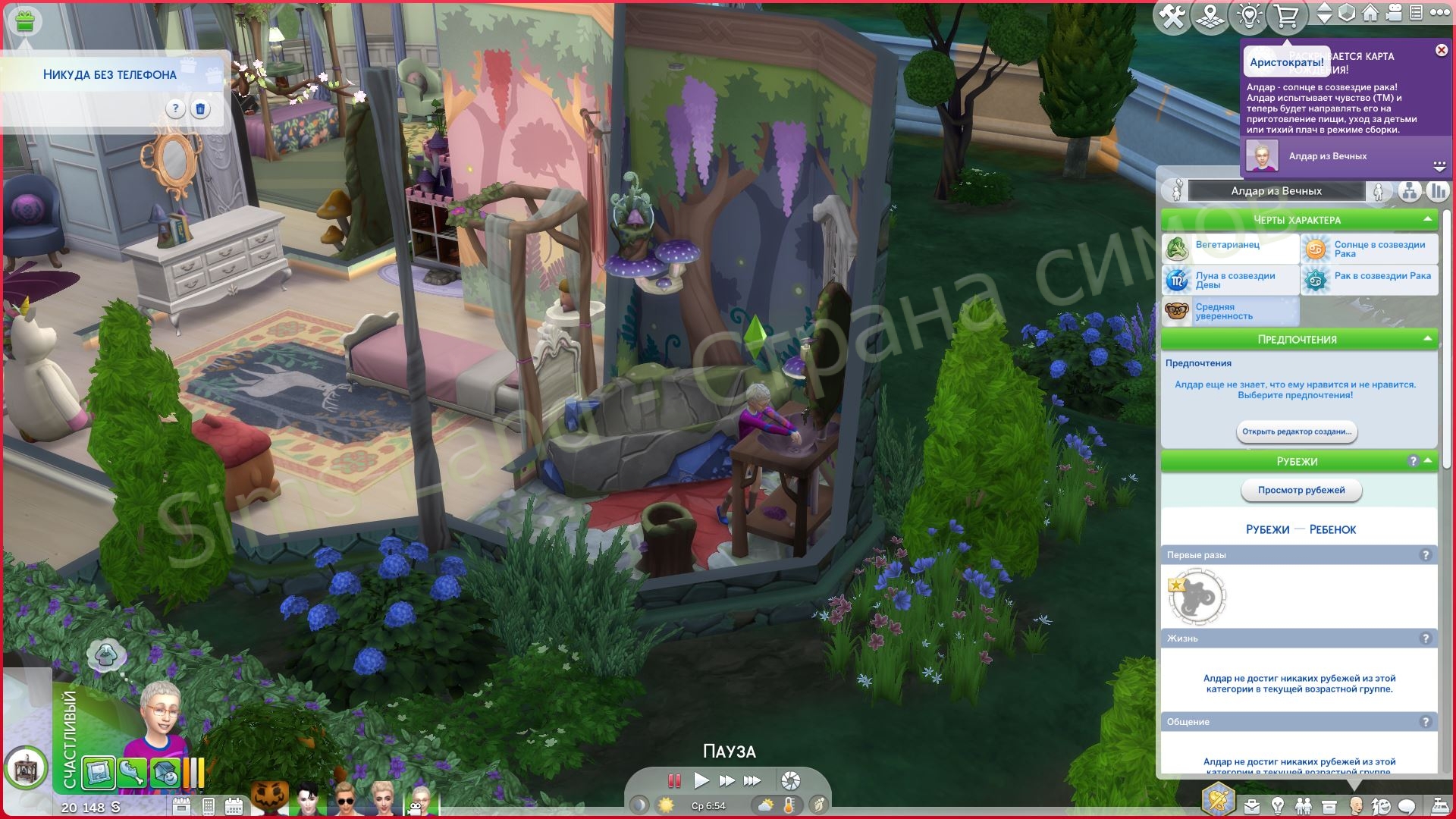Viewport: 1456px width, 819px height.
Task: Open the shopping cart icon in the top bar
Action: click(x=1287, y=16)
